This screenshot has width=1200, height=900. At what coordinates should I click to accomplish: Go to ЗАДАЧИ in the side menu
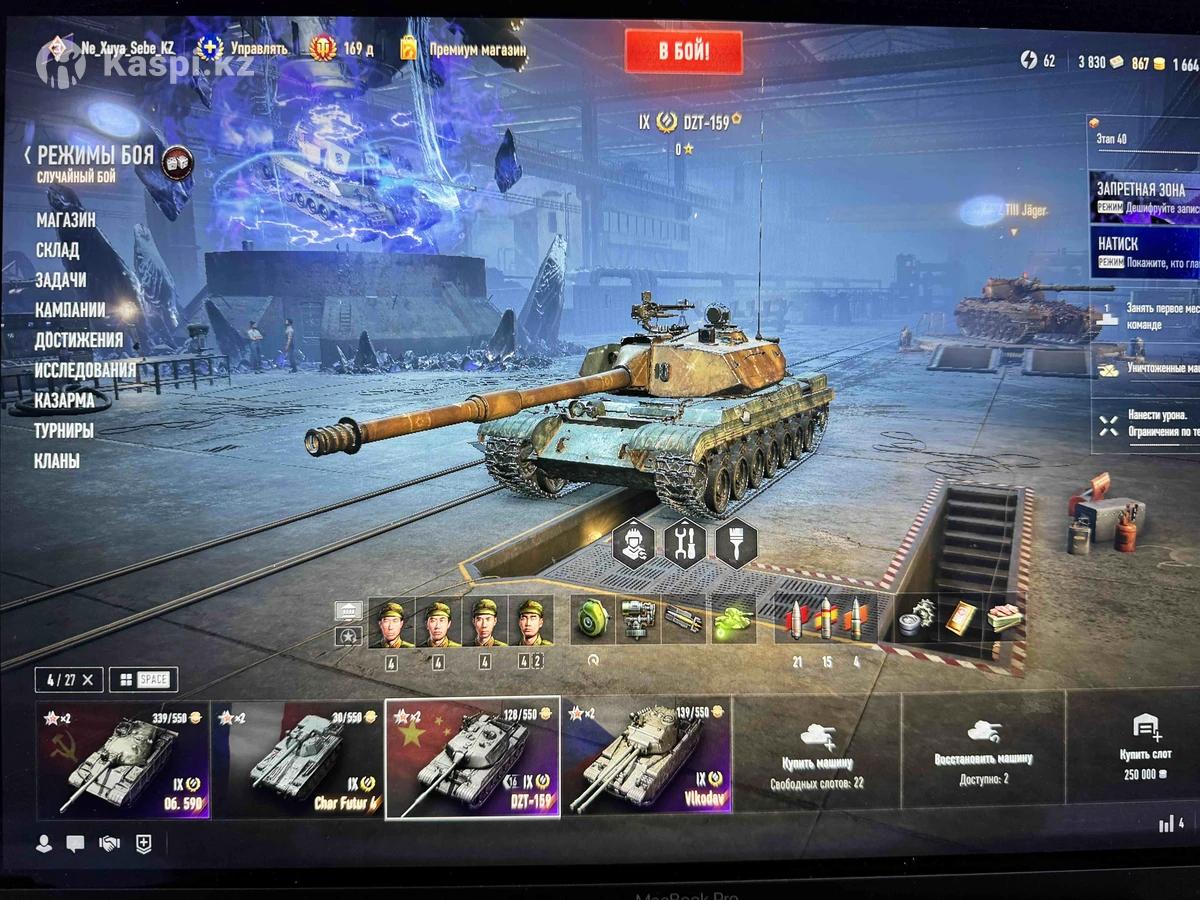(x=60, y=280)
